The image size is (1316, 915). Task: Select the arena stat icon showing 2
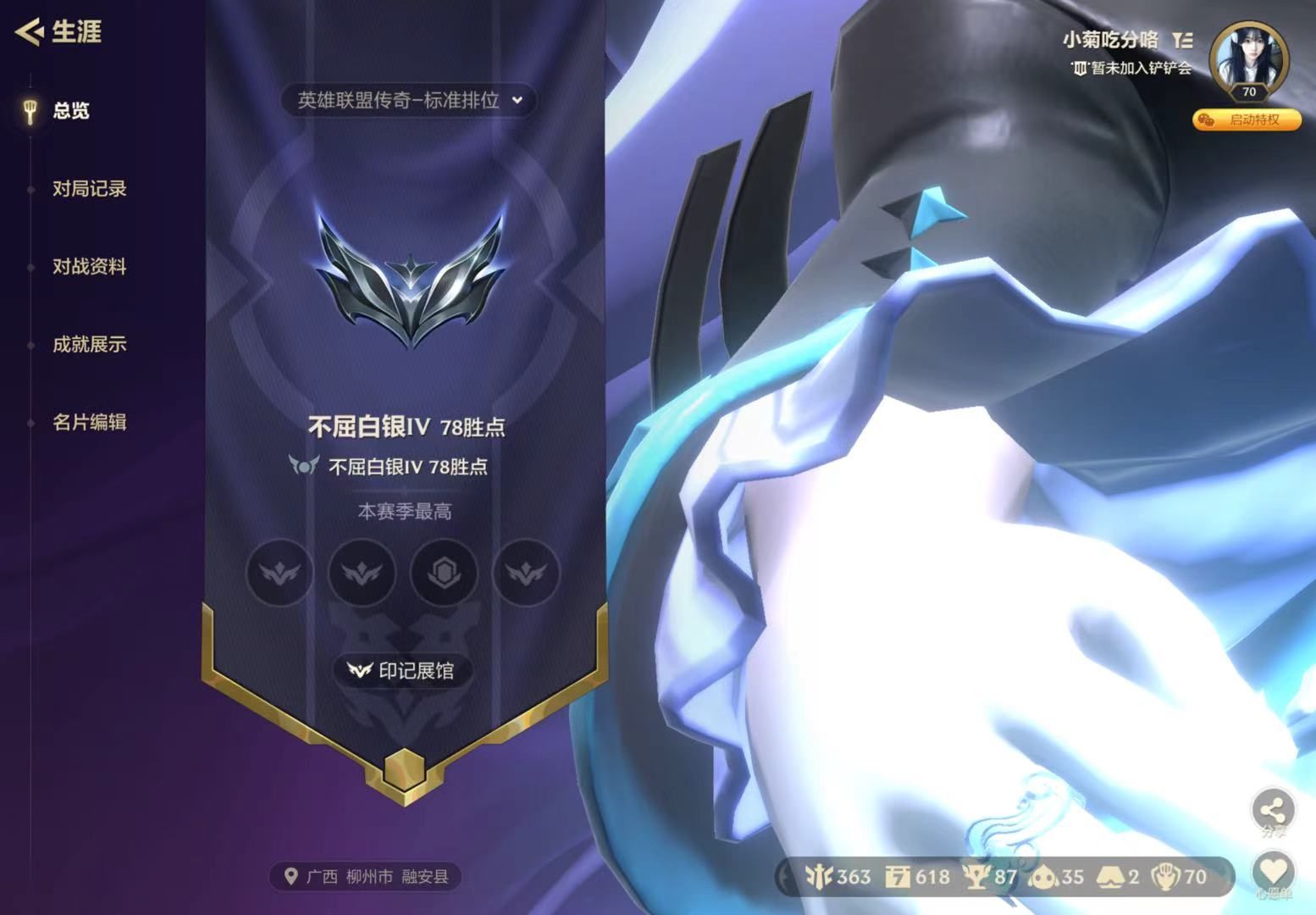(1111, 878)
